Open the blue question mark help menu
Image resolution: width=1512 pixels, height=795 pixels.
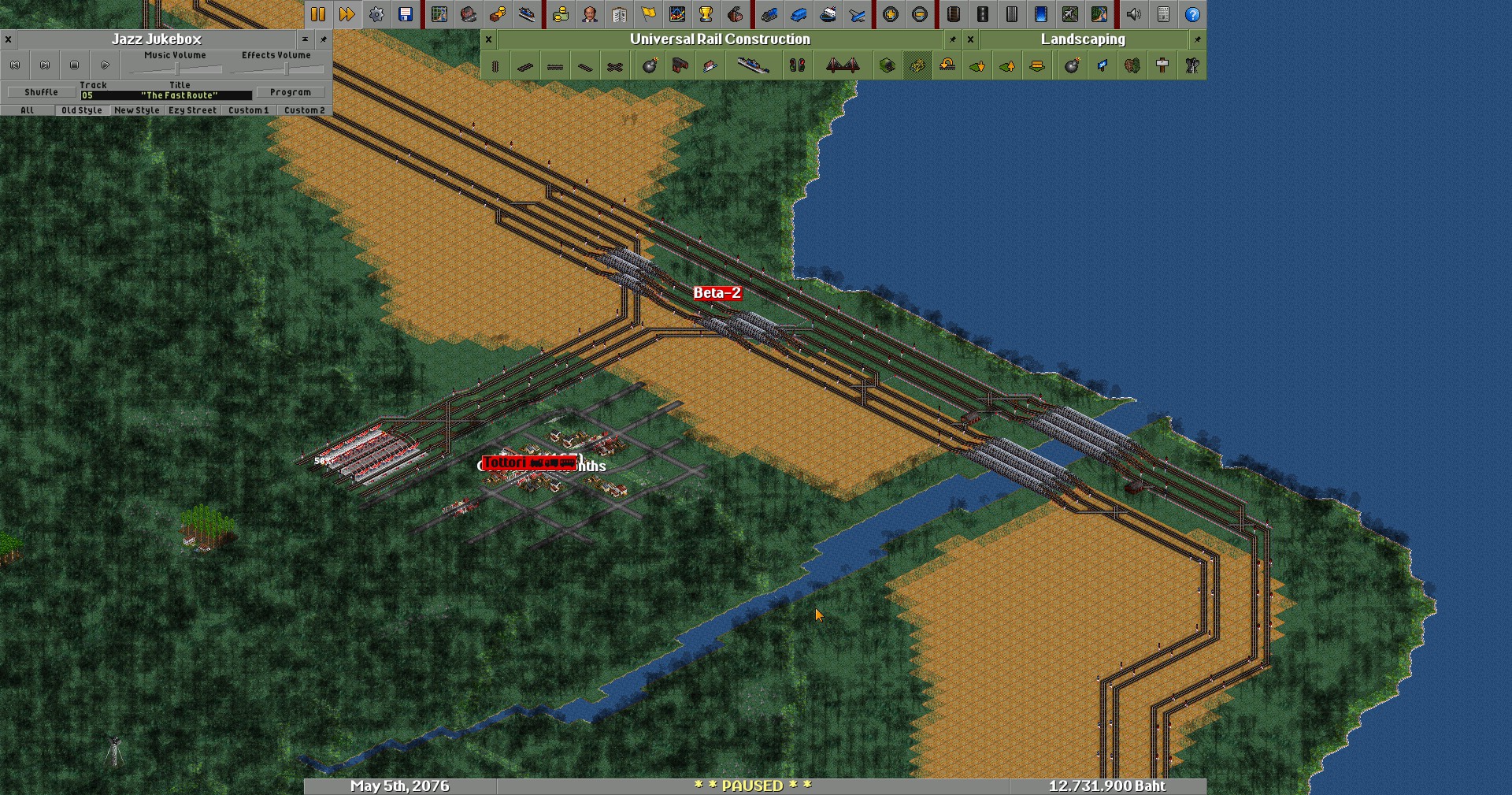[x=1192, y=14]
